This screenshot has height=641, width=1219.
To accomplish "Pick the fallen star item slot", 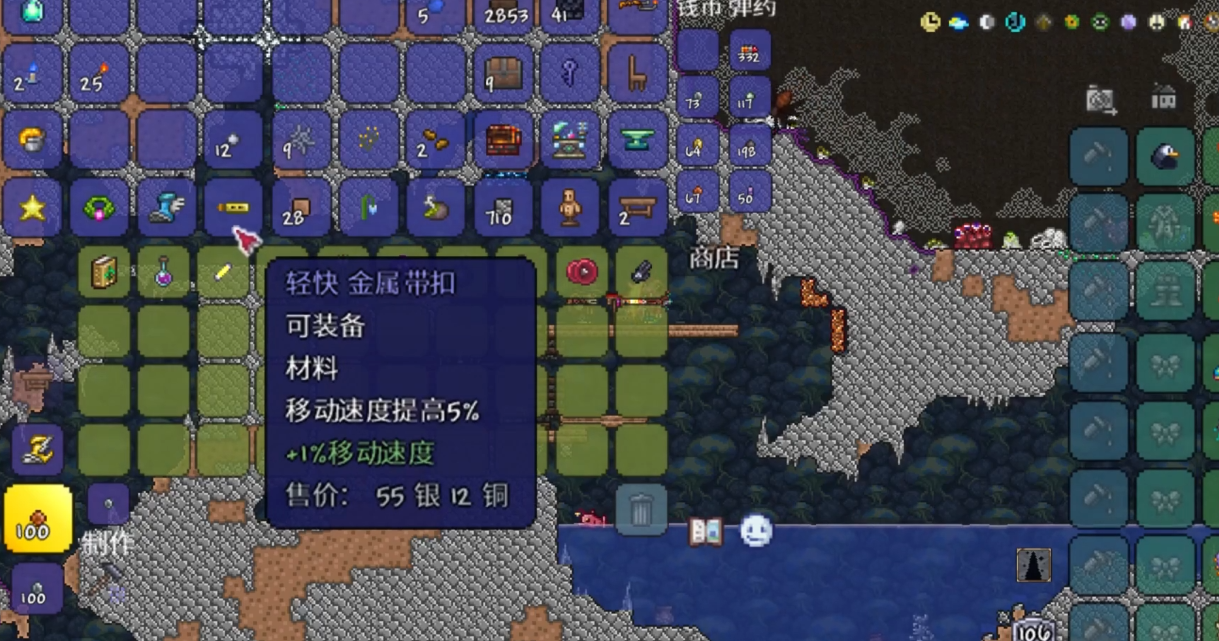I will point(32,208).
